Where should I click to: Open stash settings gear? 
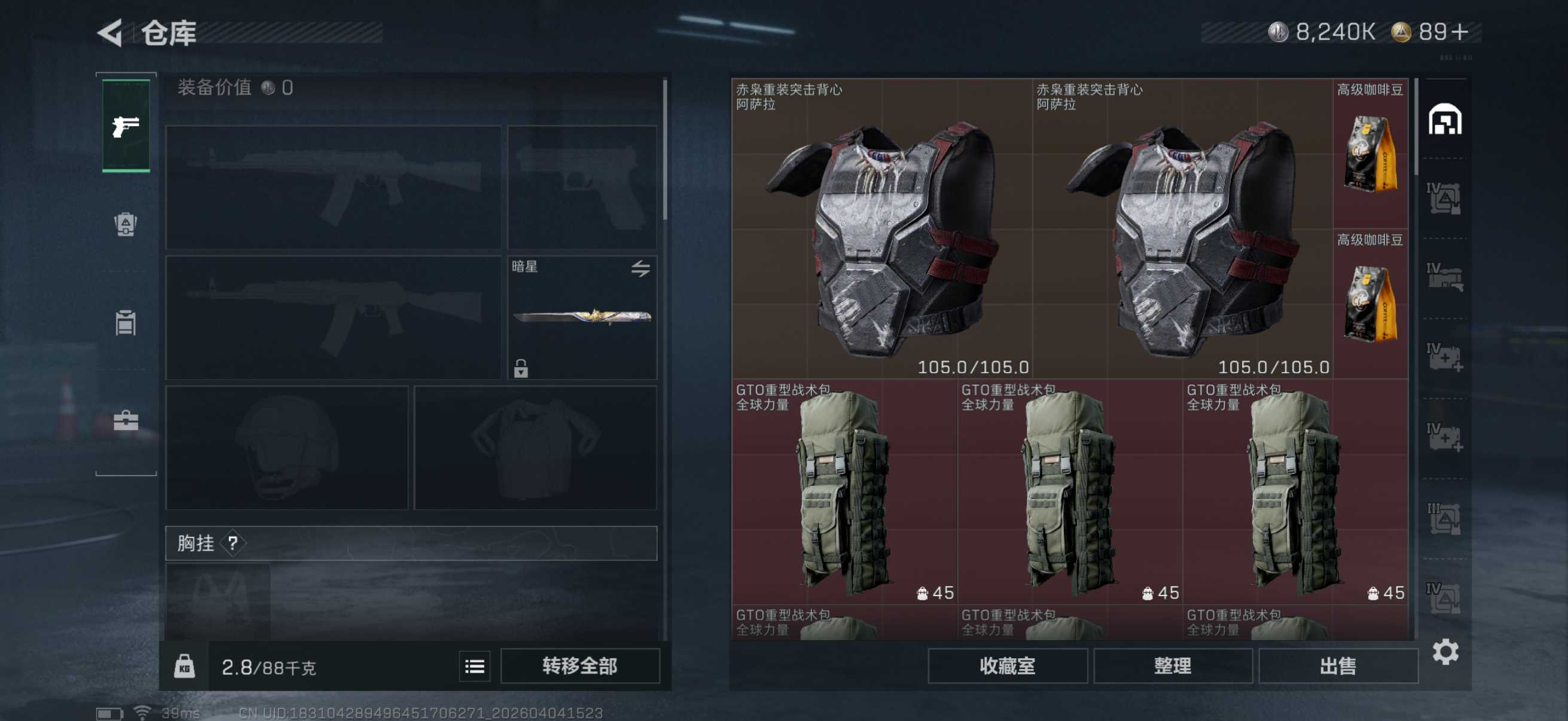click(1445, 652)
